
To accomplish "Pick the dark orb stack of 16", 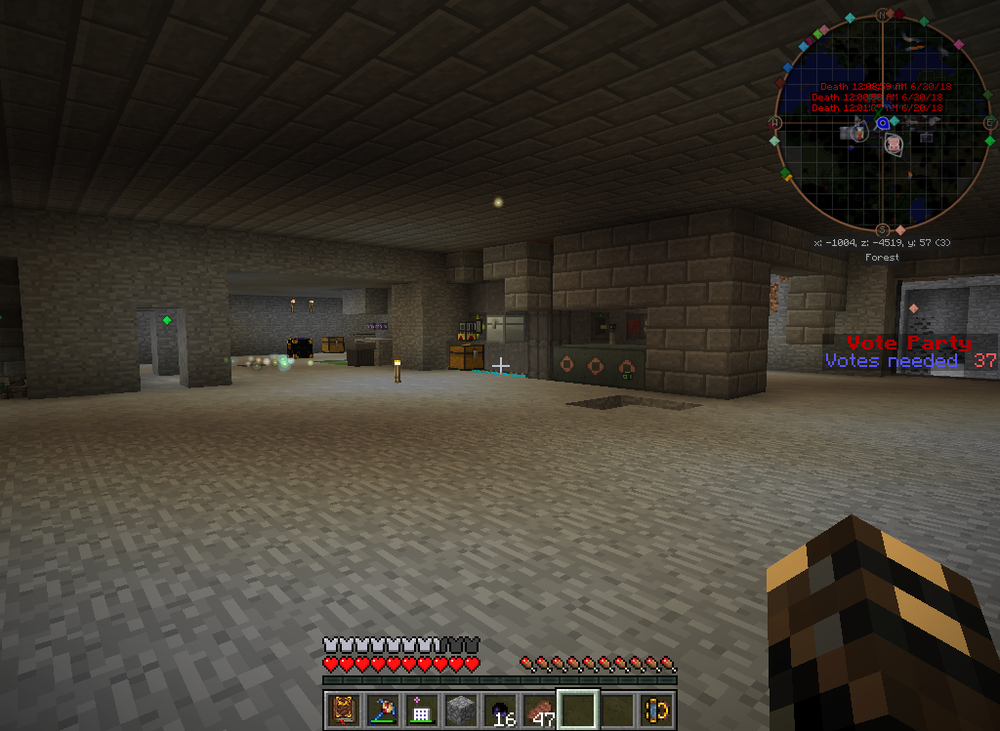I will pyautogui.click(x=500, y=709).
